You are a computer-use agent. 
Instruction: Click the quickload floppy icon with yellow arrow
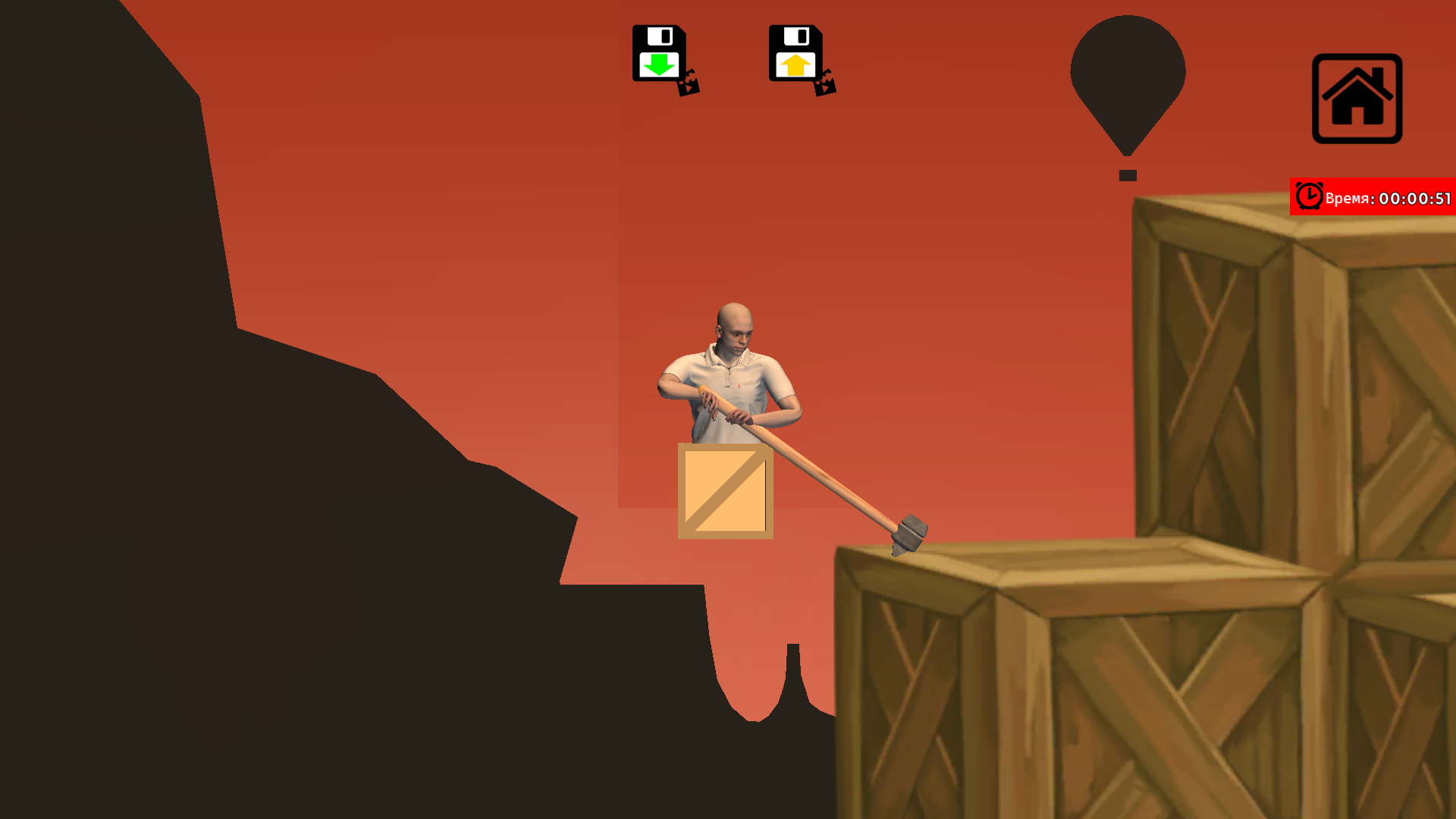pos(795,53)
